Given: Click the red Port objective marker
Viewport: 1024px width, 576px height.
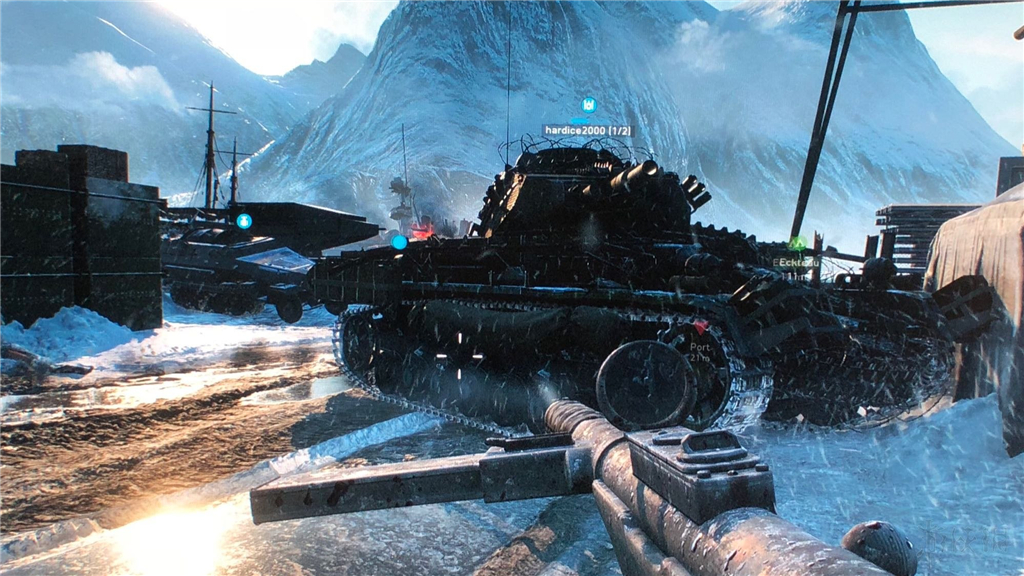Looking at the screenshot, I should pos(702,326).
